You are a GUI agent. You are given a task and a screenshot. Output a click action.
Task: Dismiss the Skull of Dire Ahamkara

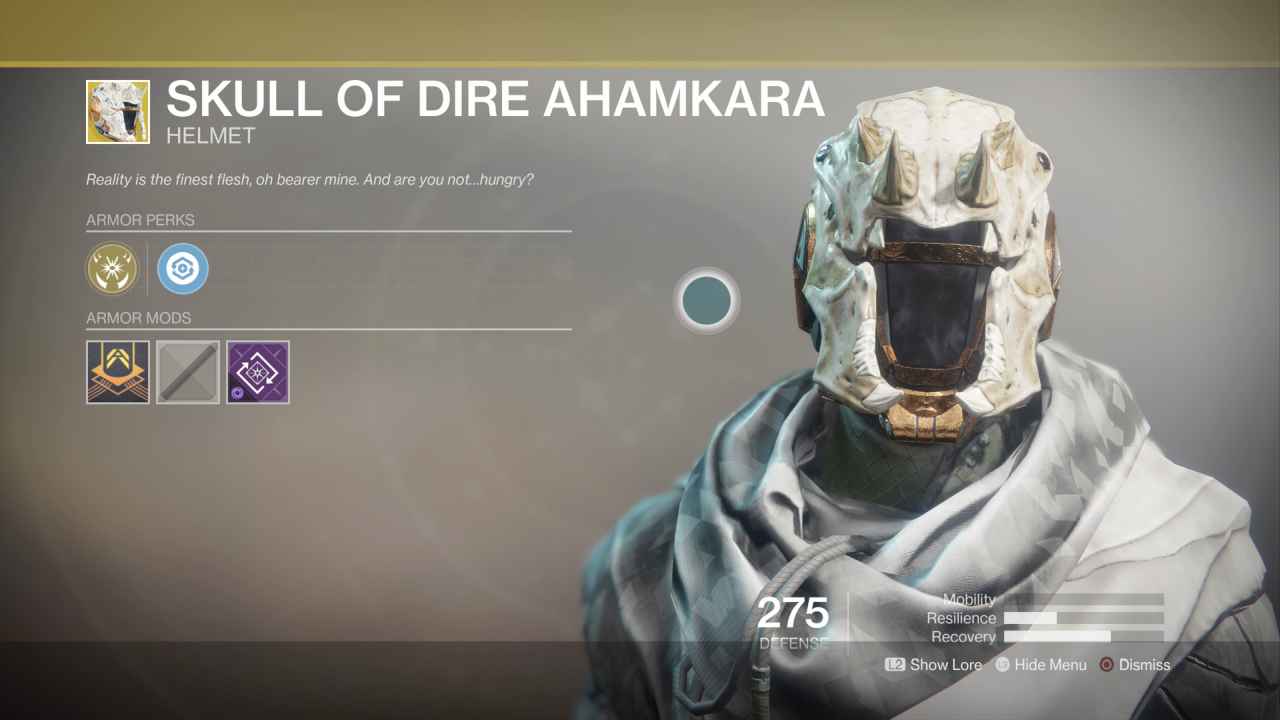point(1144,665)
